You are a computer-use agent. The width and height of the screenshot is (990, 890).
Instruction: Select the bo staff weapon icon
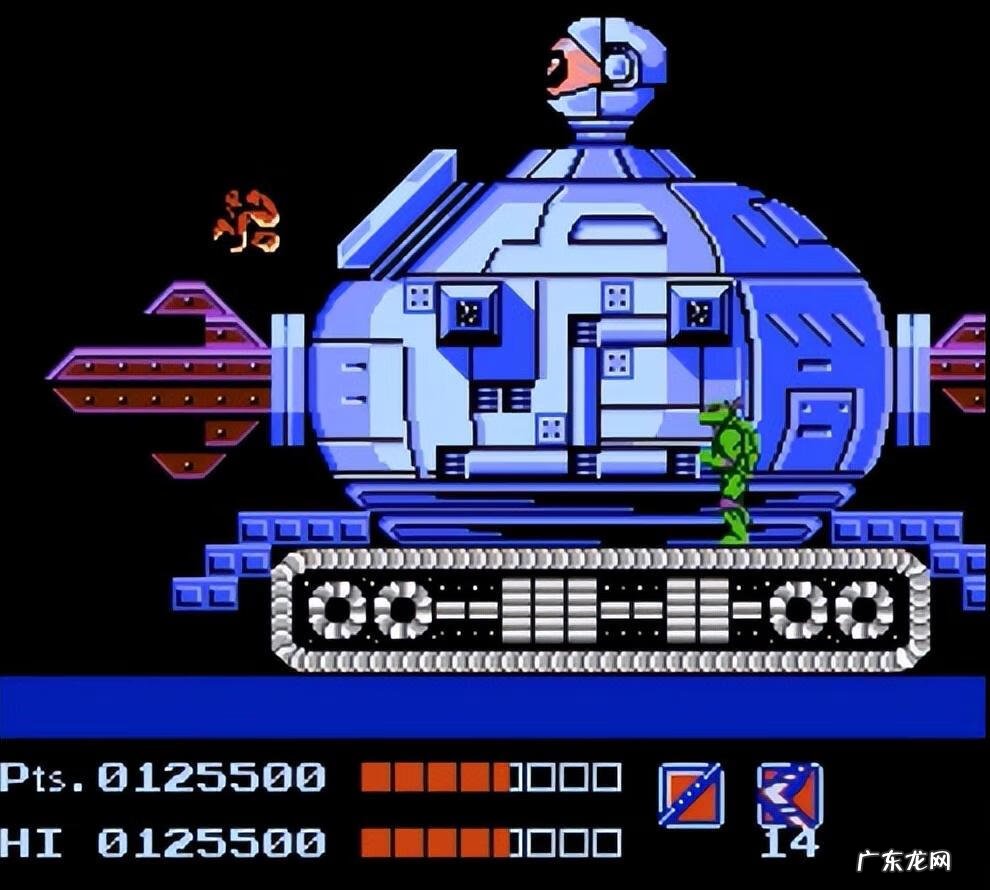[690, 794]
